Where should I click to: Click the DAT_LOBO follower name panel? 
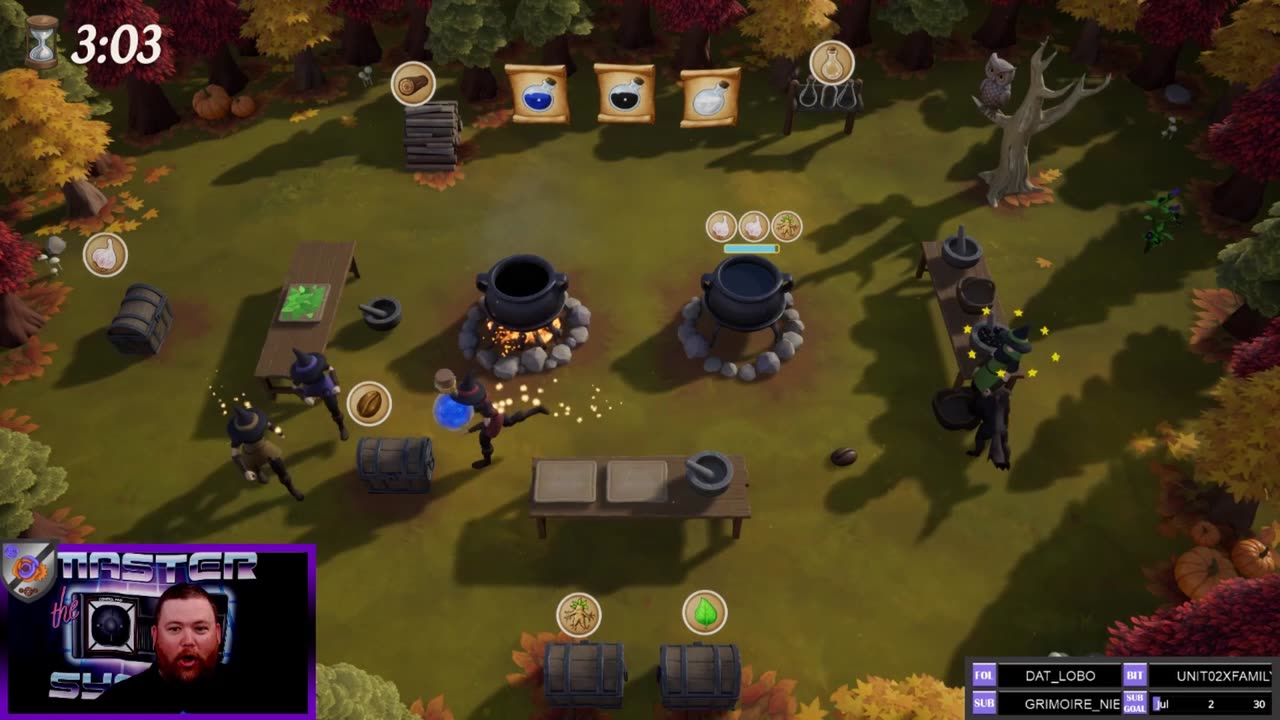coord(1059,675)
